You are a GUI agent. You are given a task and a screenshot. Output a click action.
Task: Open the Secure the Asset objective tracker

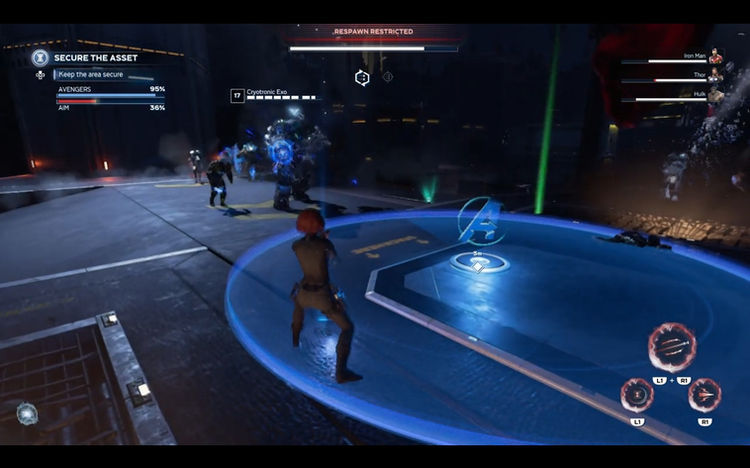(x=40, y=58)
